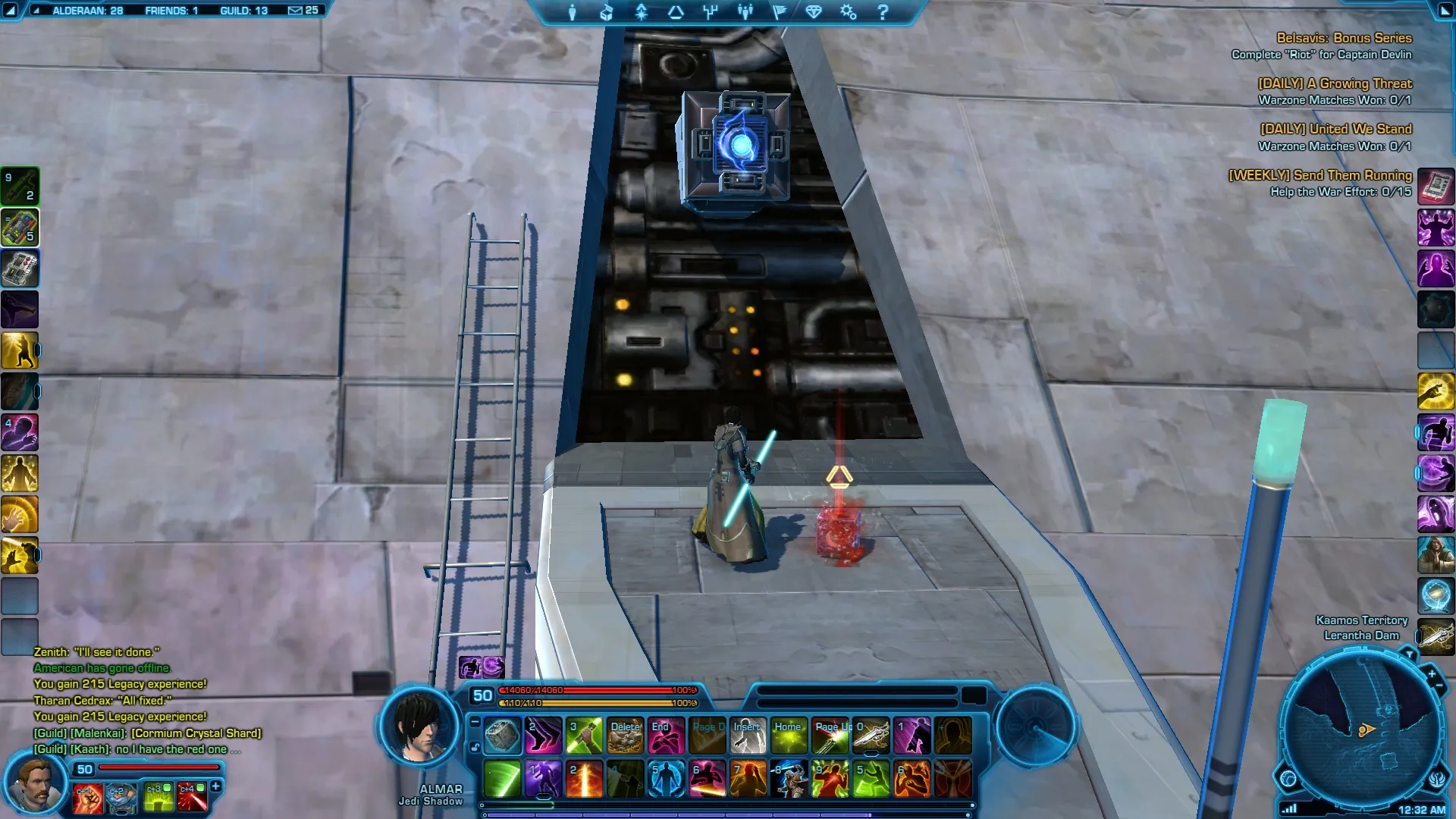
Task: Use the dice item in the hotbar
Action: pos(502,736)
